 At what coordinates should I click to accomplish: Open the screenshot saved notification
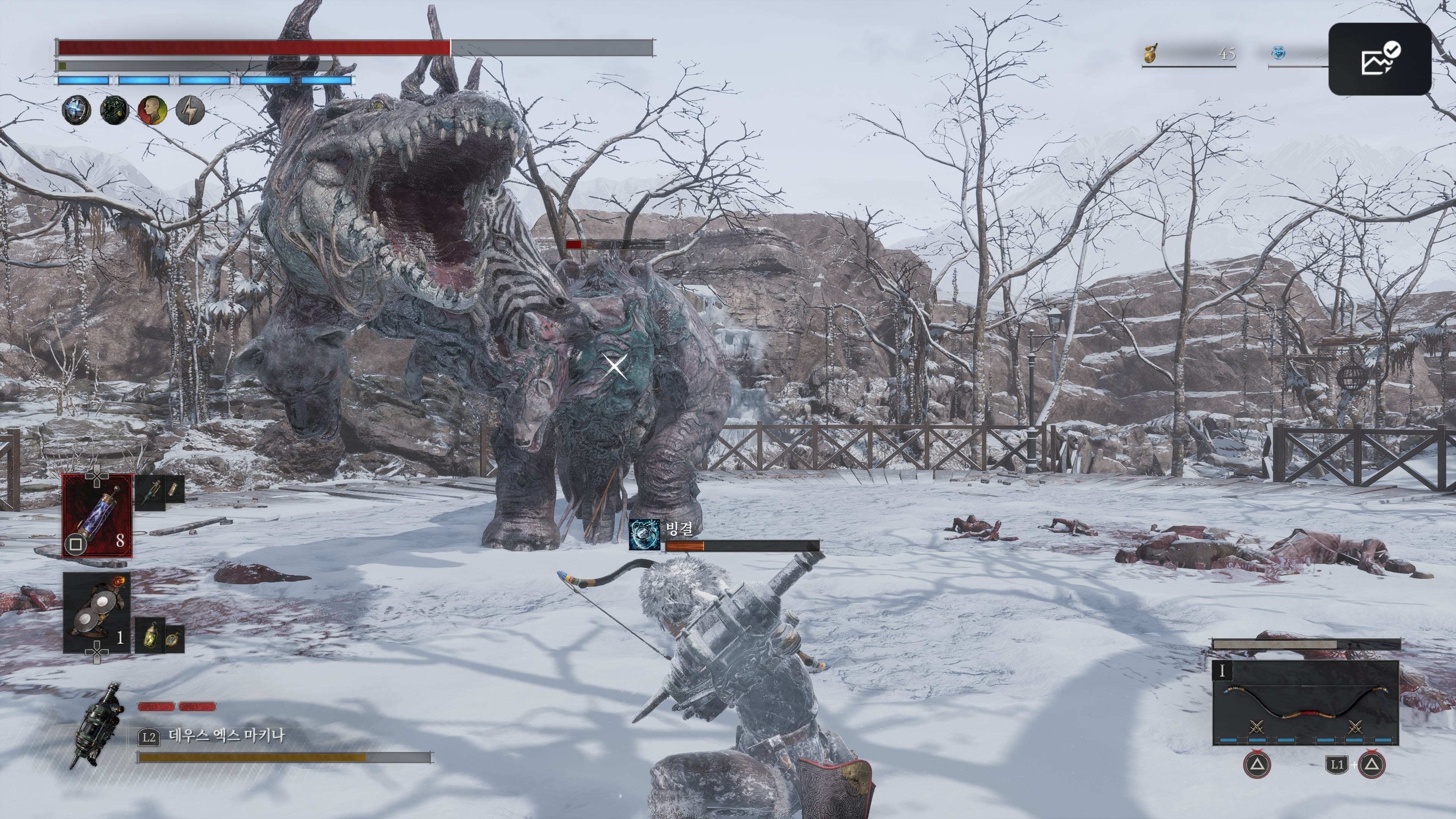tap(1380, 59)
